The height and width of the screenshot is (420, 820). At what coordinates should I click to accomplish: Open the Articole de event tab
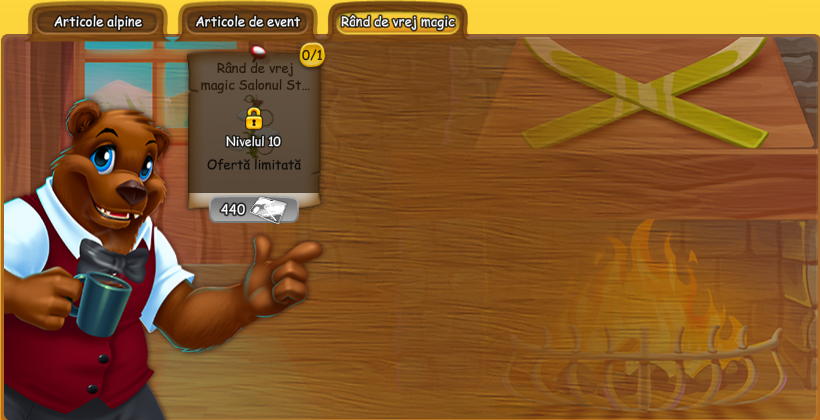pyautogui.click(x=248, y=22)
